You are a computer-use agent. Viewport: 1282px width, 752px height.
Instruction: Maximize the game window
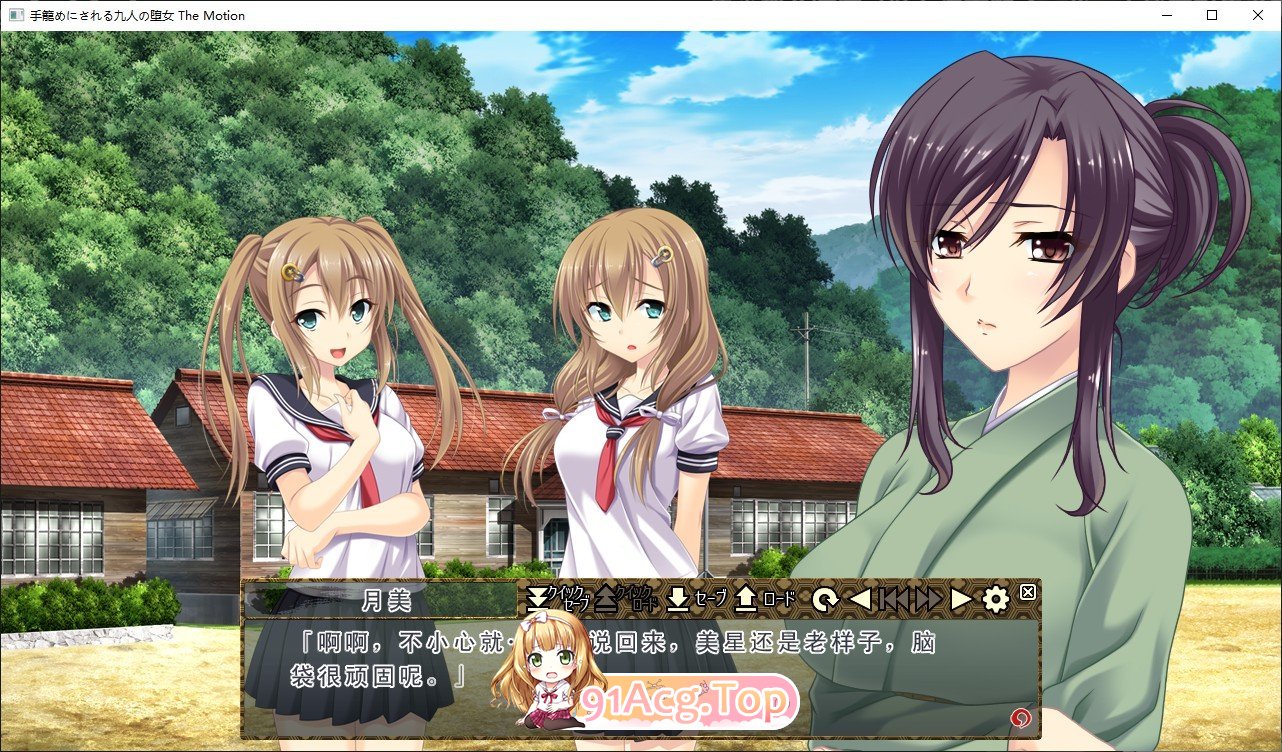(1210, 15)
